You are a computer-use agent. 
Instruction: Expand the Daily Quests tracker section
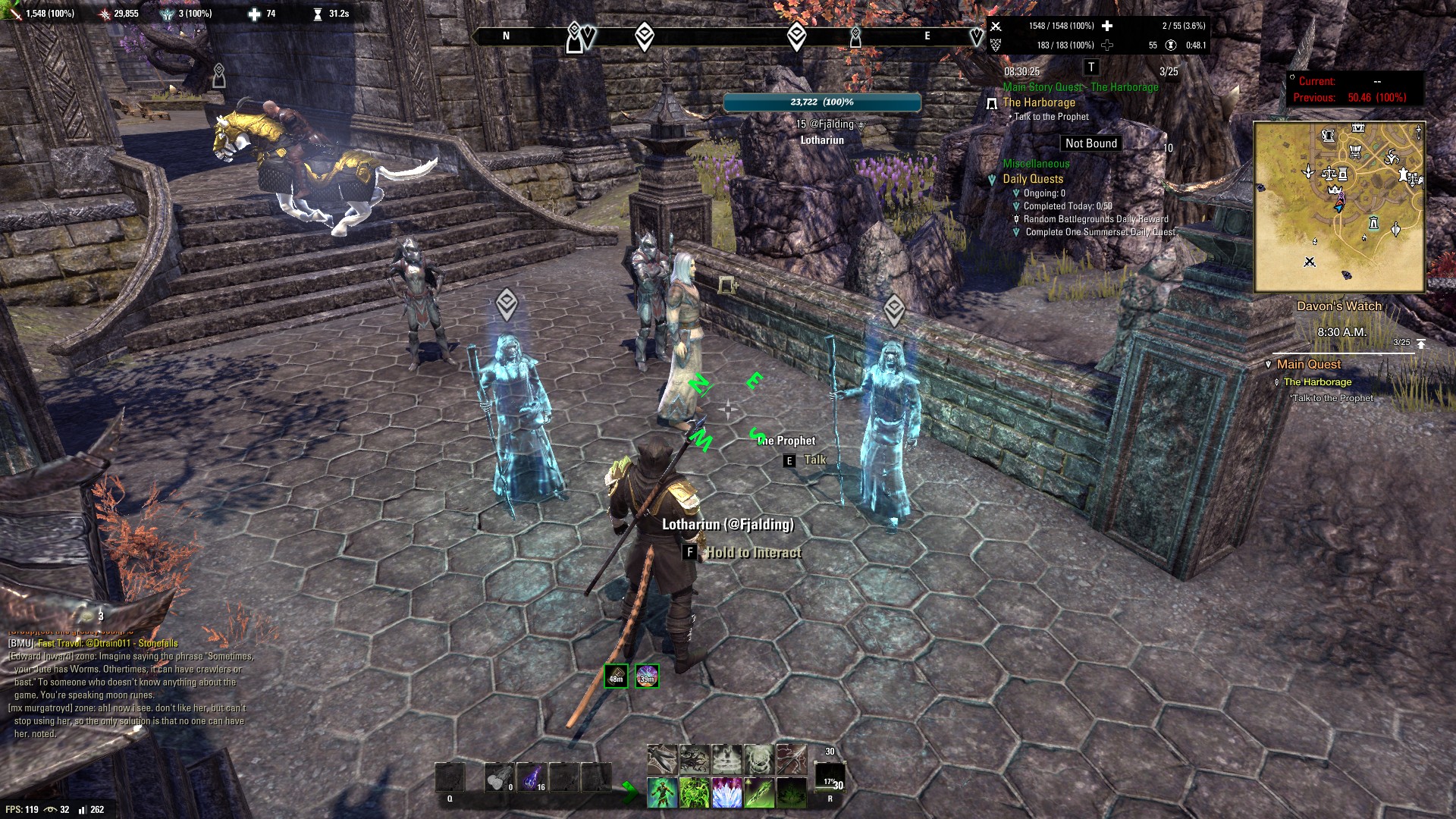[x=1033, y=179]
